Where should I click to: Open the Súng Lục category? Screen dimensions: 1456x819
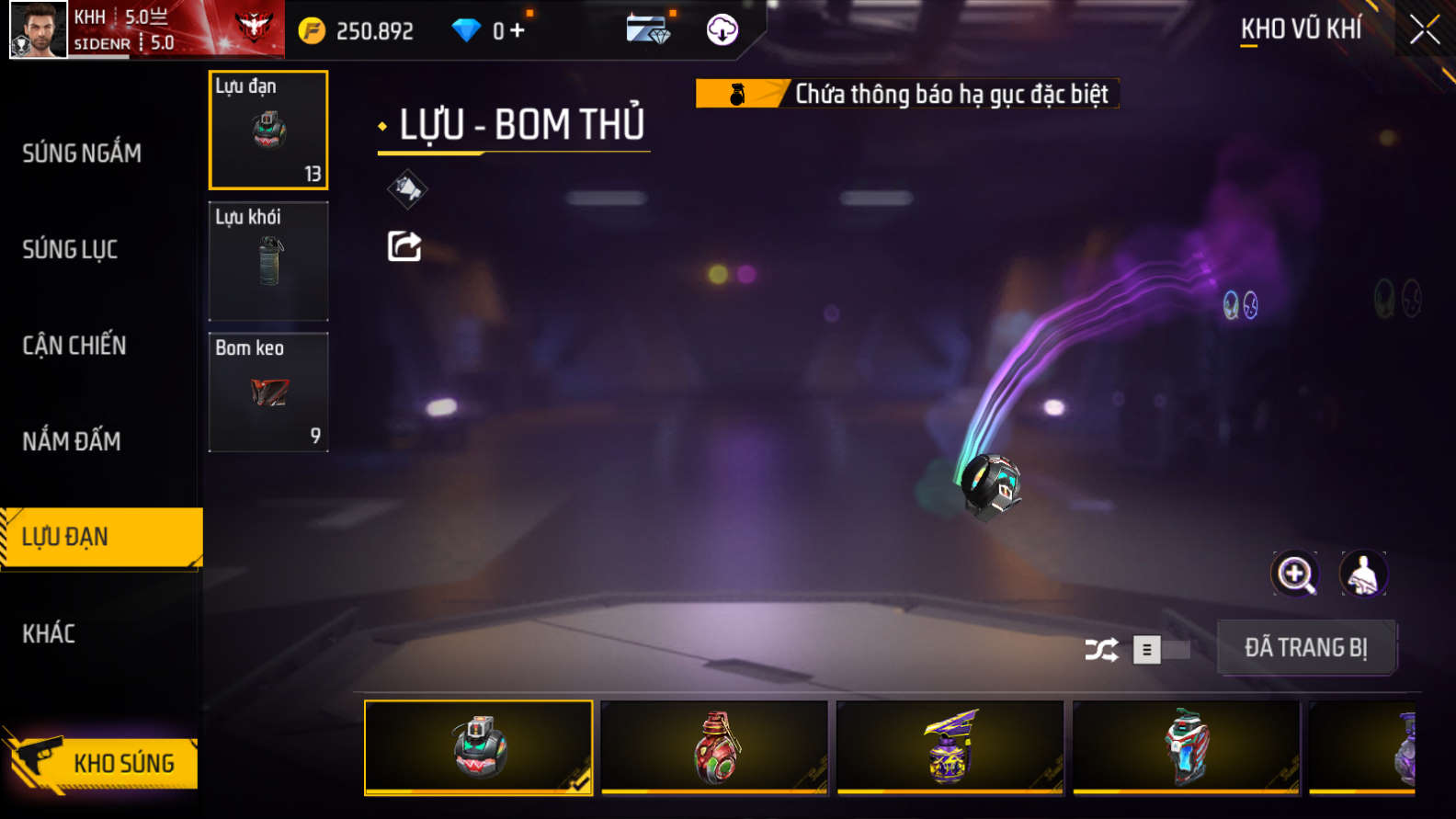click(70, 250)
